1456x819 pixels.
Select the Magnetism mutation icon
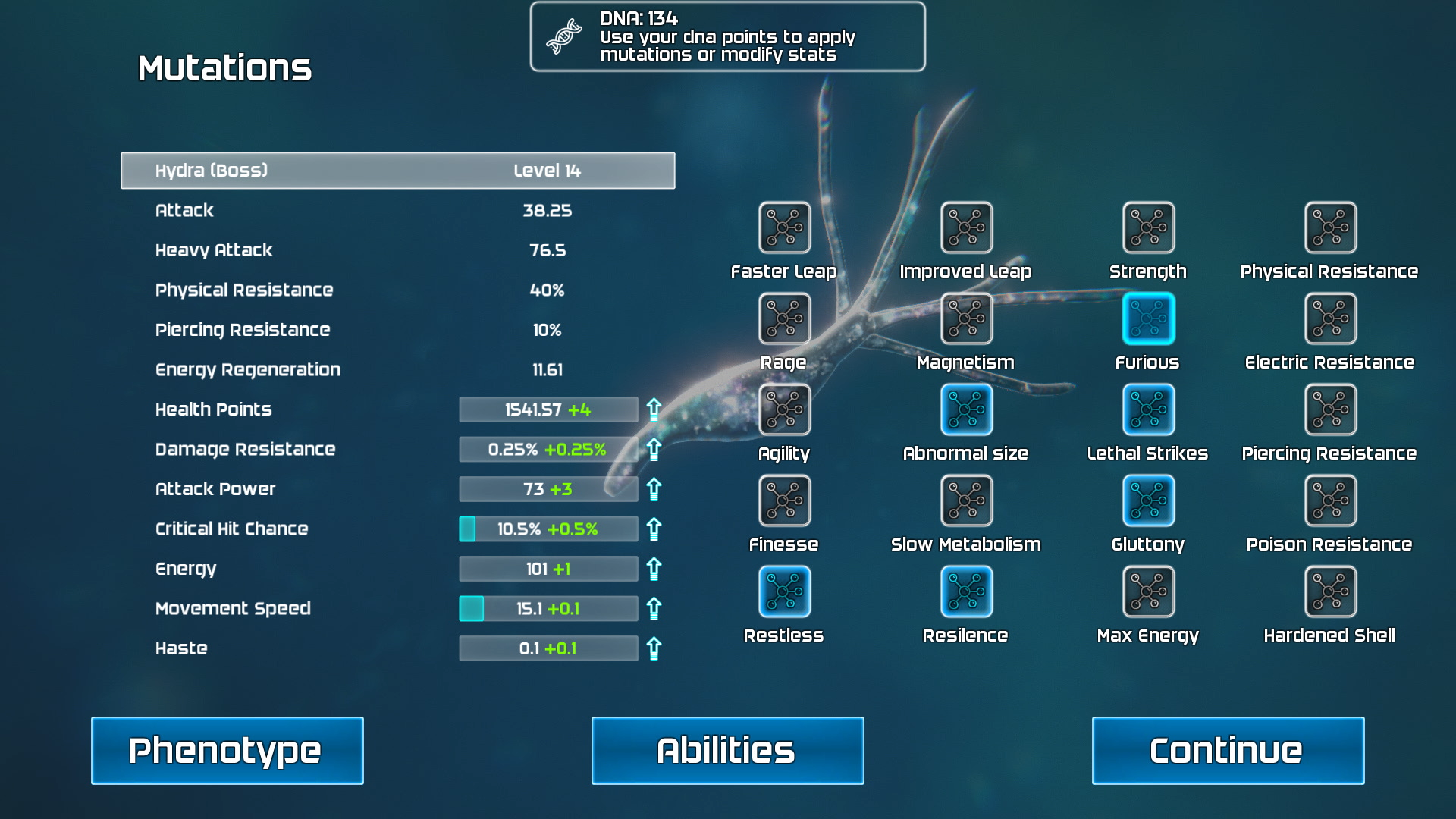966,318
